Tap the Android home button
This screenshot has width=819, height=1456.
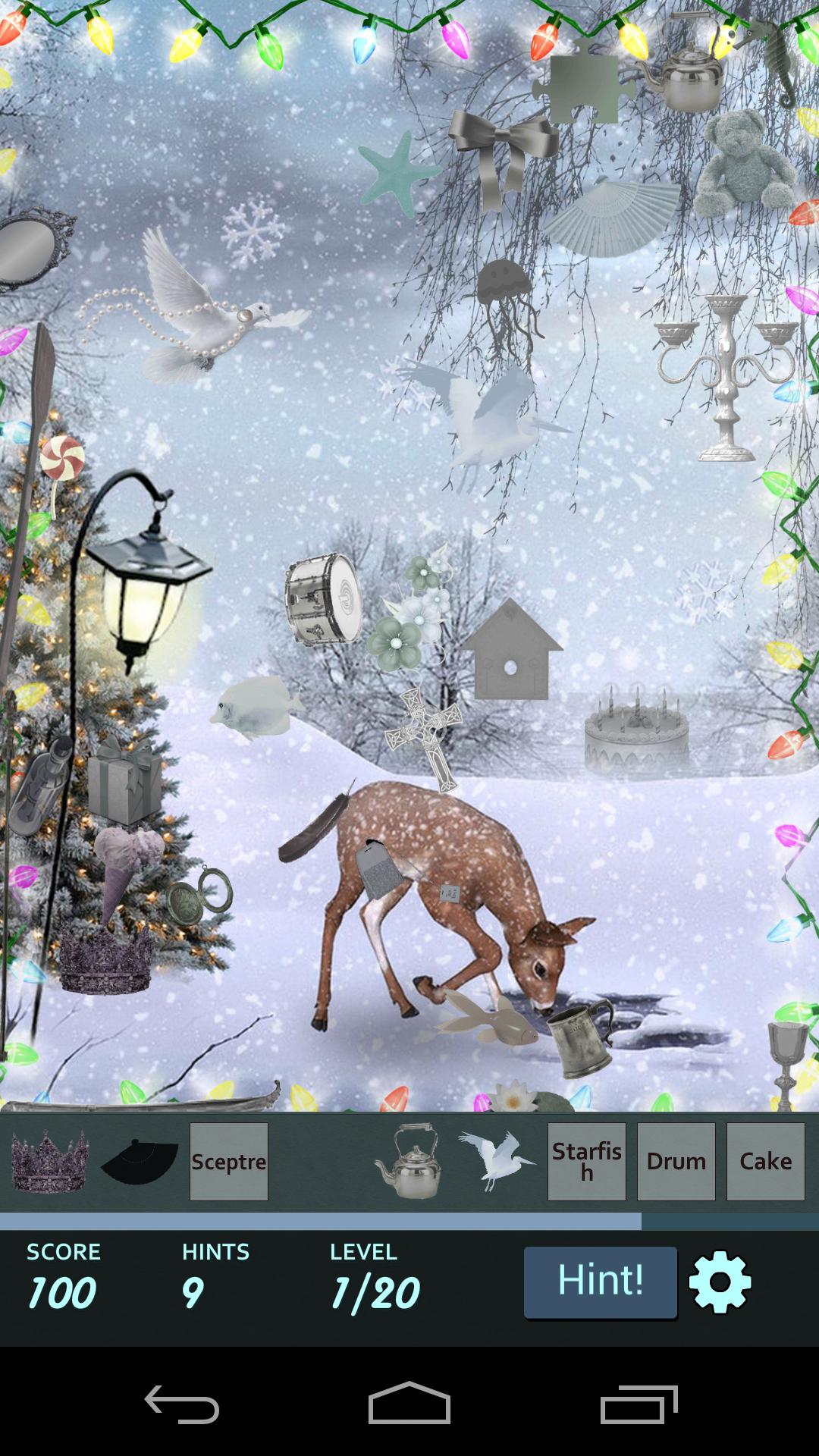[x=409, y=1404]
